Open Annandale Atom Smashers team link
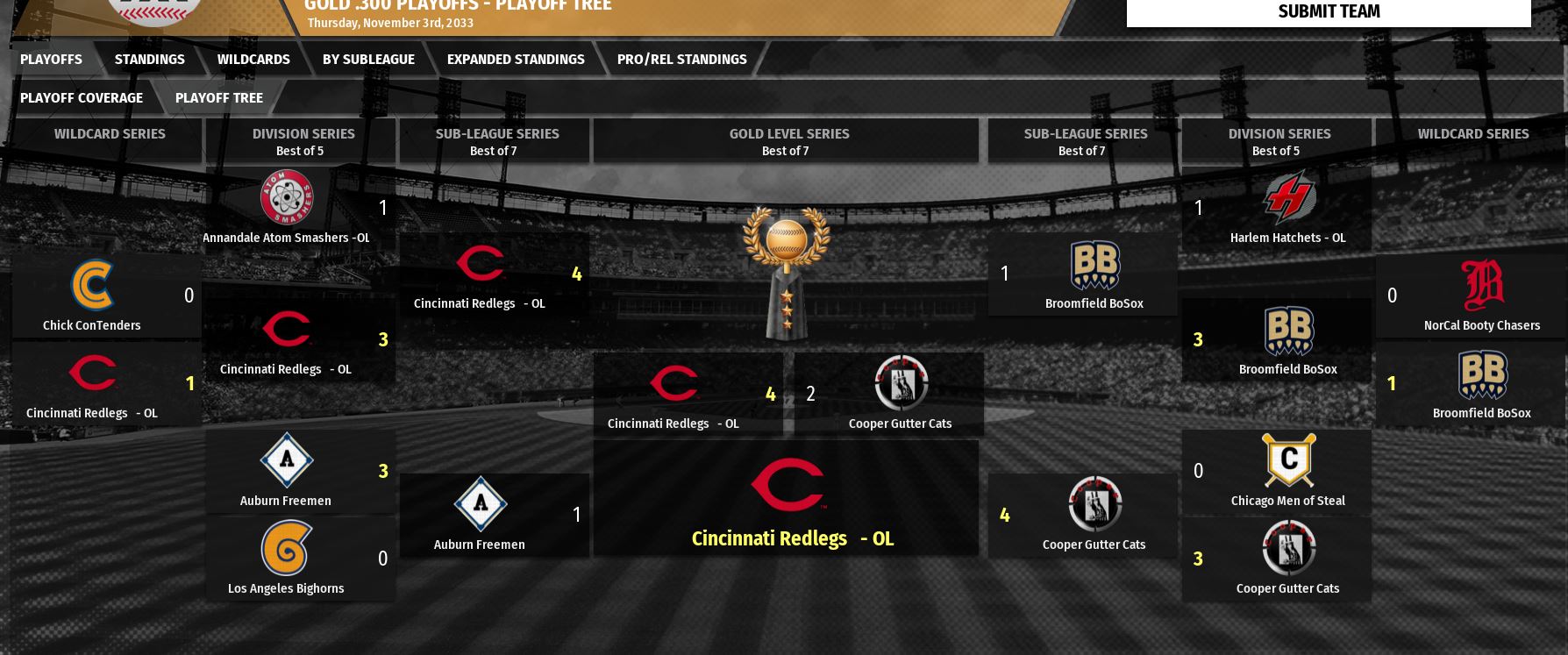Viewport: 1568px width, 655px height. (x=286, y=238)
